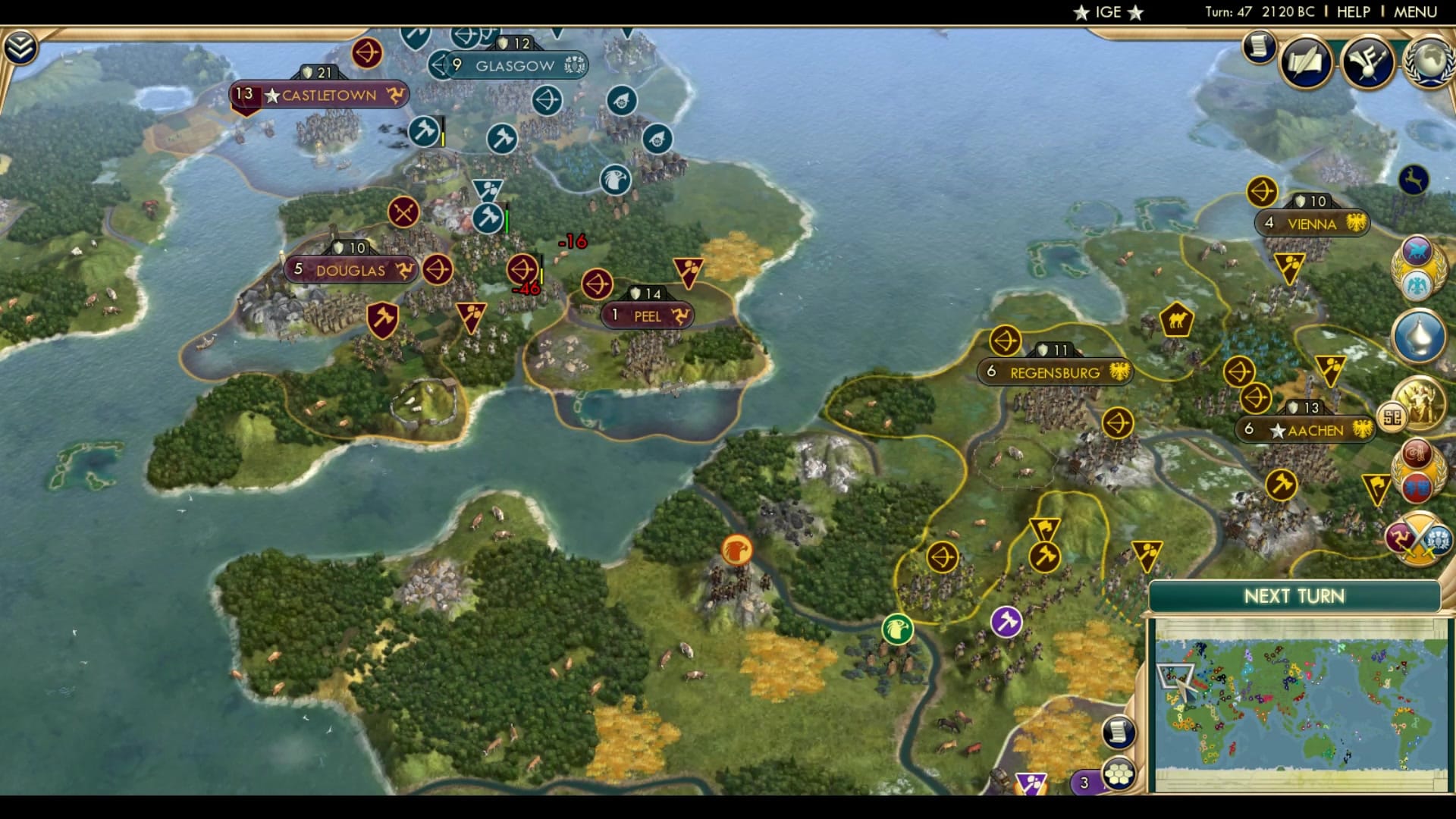Click IGE in the top bar
This screenshot has height=819, width=1456.
pyautogui.click(x=1107, y=12)
